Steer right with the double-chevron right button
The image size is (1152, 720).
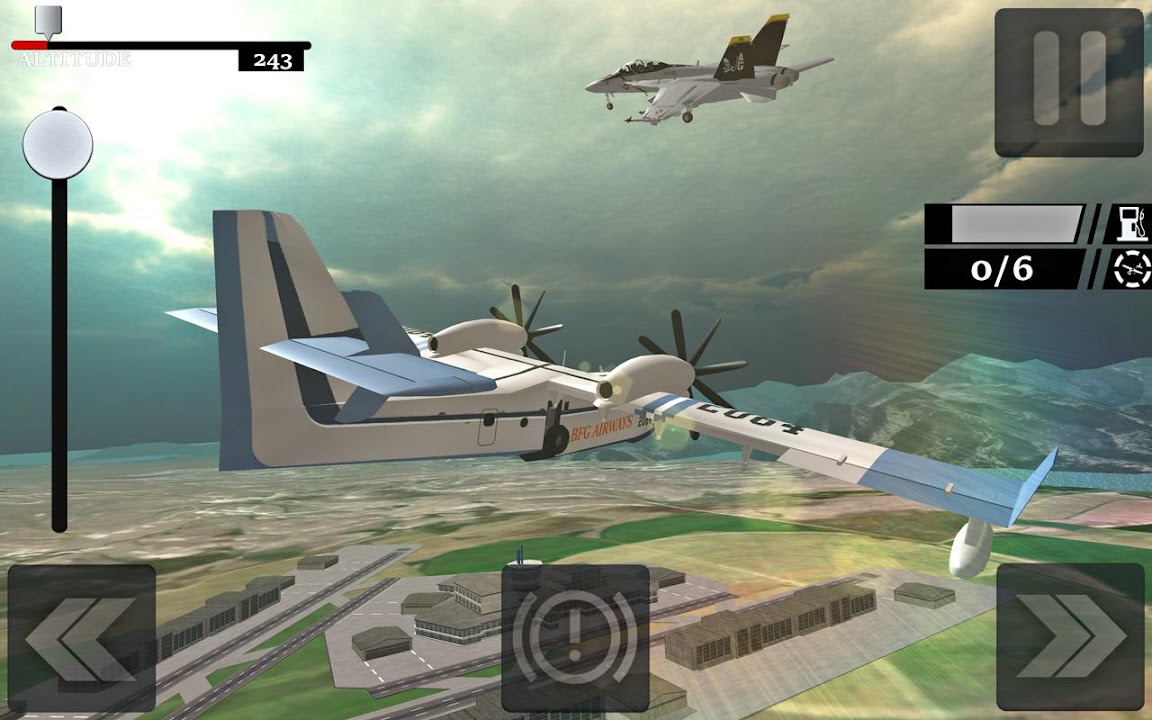point(1071,638)
